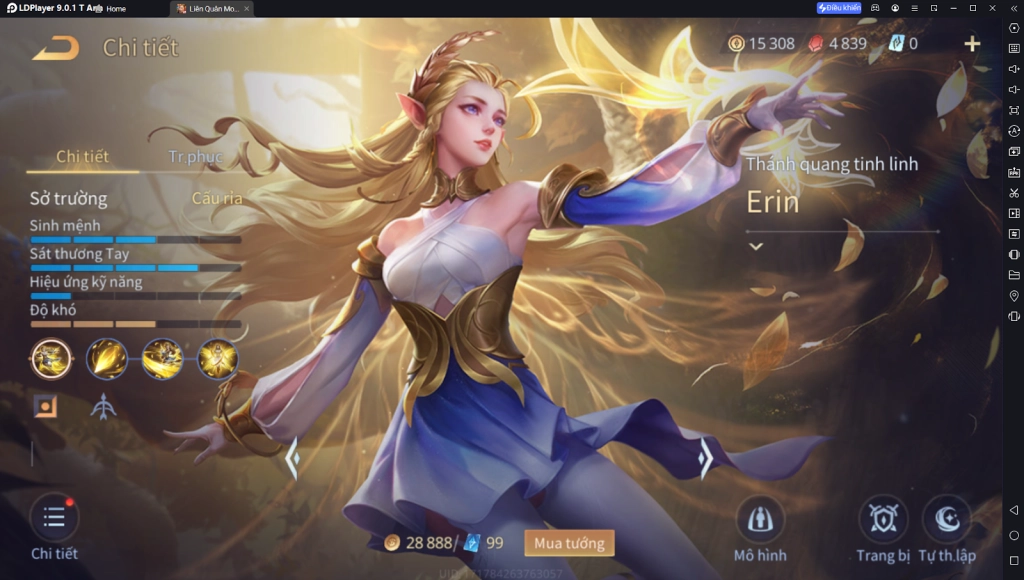The width and height of the screenshot is (1024, 580).
Task: View Erin's second skill icon
Action: [106, 359]
